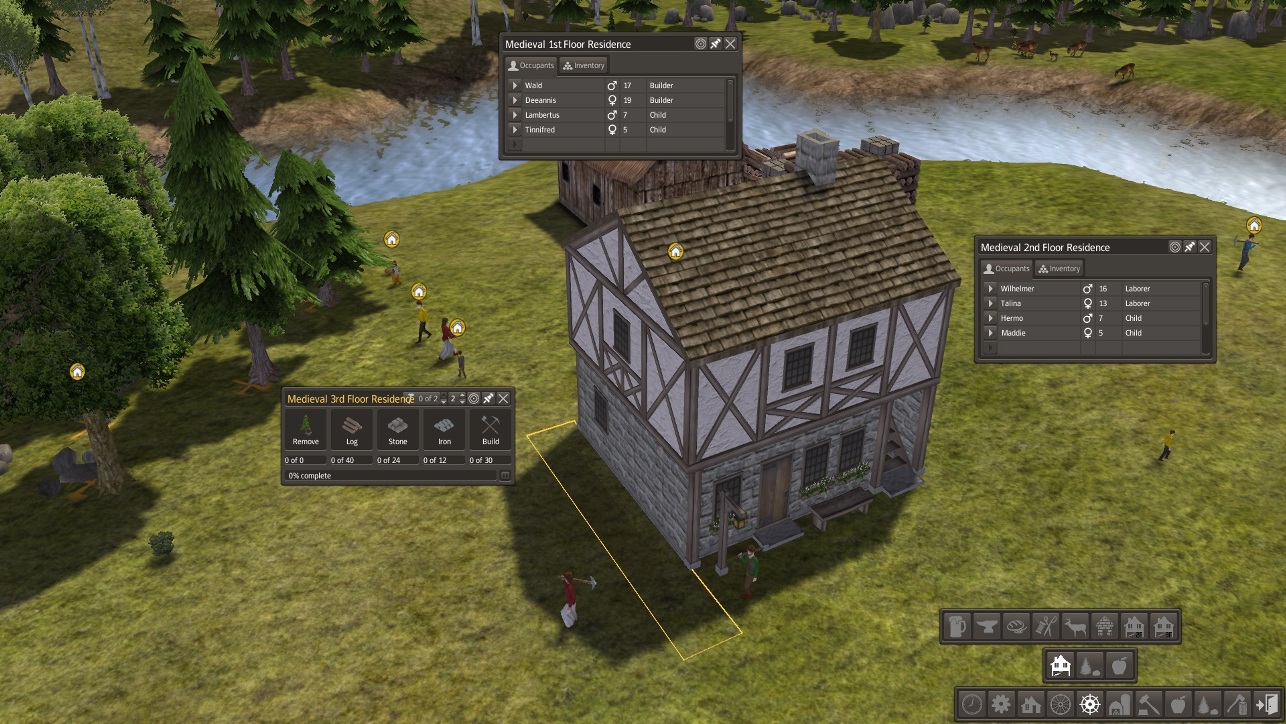Image resolution: width=1286 pixels, height=724 pixels.
Task: Open the gear settings toolbar button
Action: [1001, 704]
